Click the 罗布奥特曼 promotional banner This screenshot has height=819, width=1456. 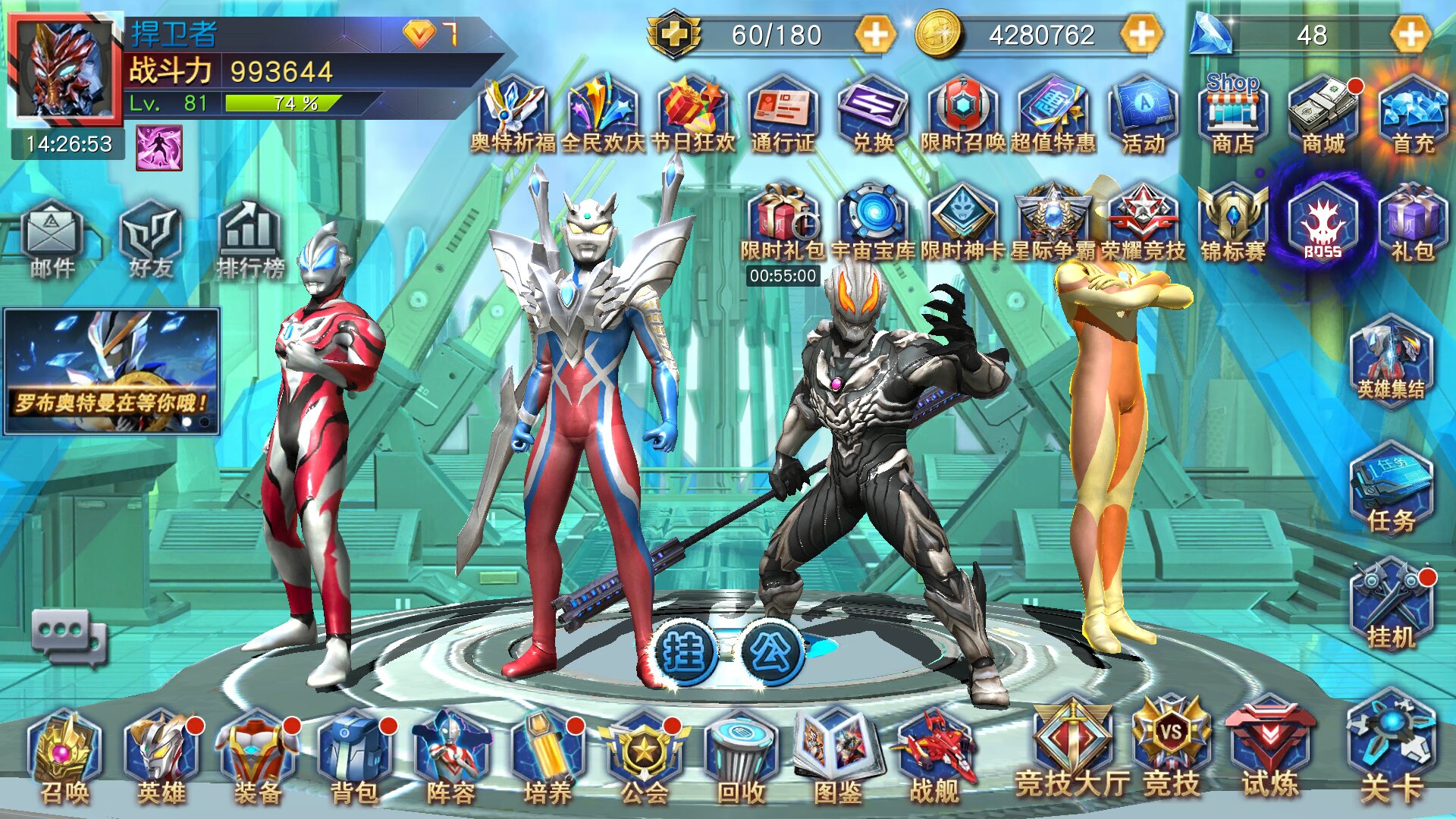coord(111,371)
